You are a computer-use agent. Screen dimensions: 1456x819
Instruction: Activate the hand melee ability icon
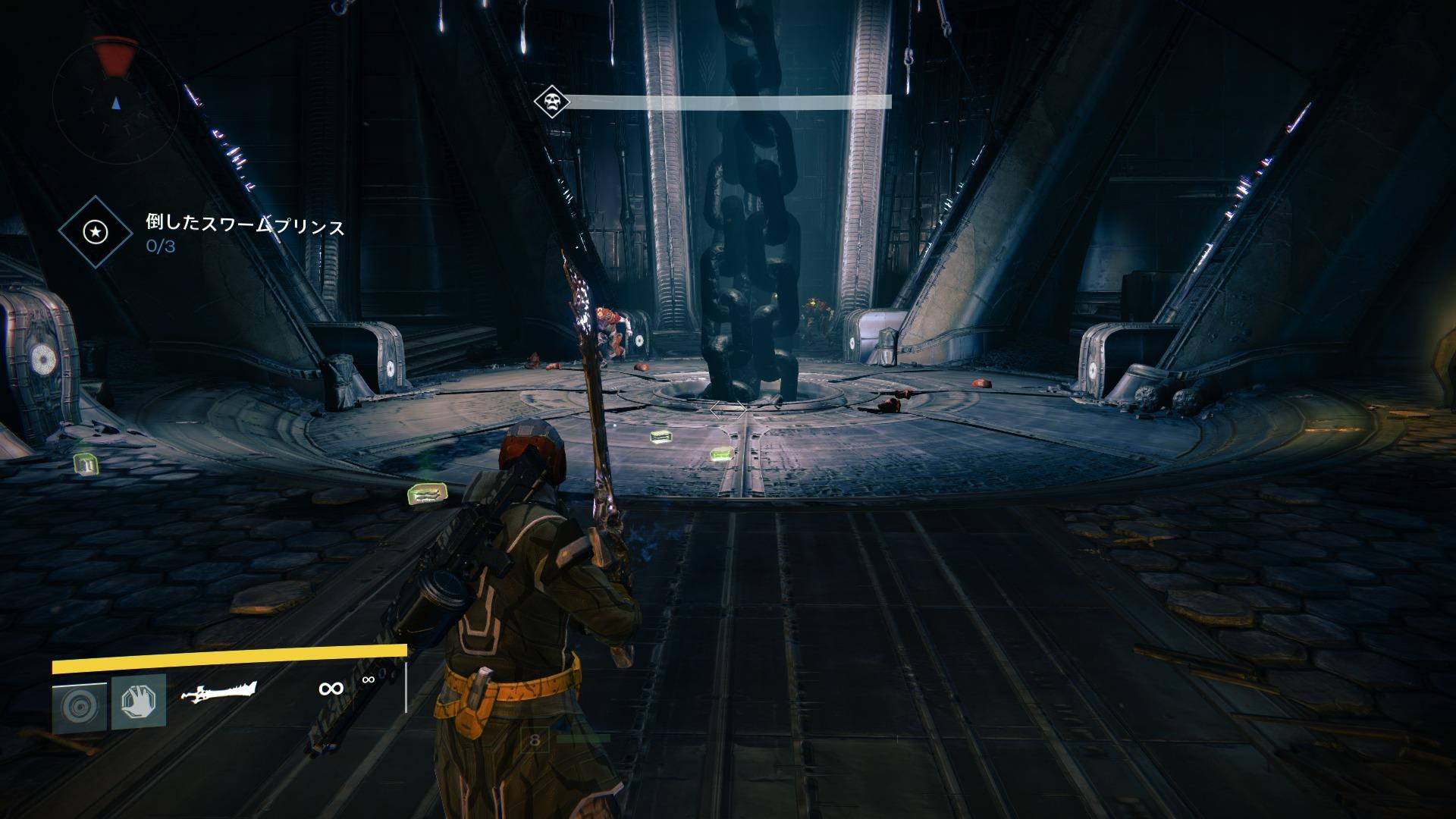(139, 701)
